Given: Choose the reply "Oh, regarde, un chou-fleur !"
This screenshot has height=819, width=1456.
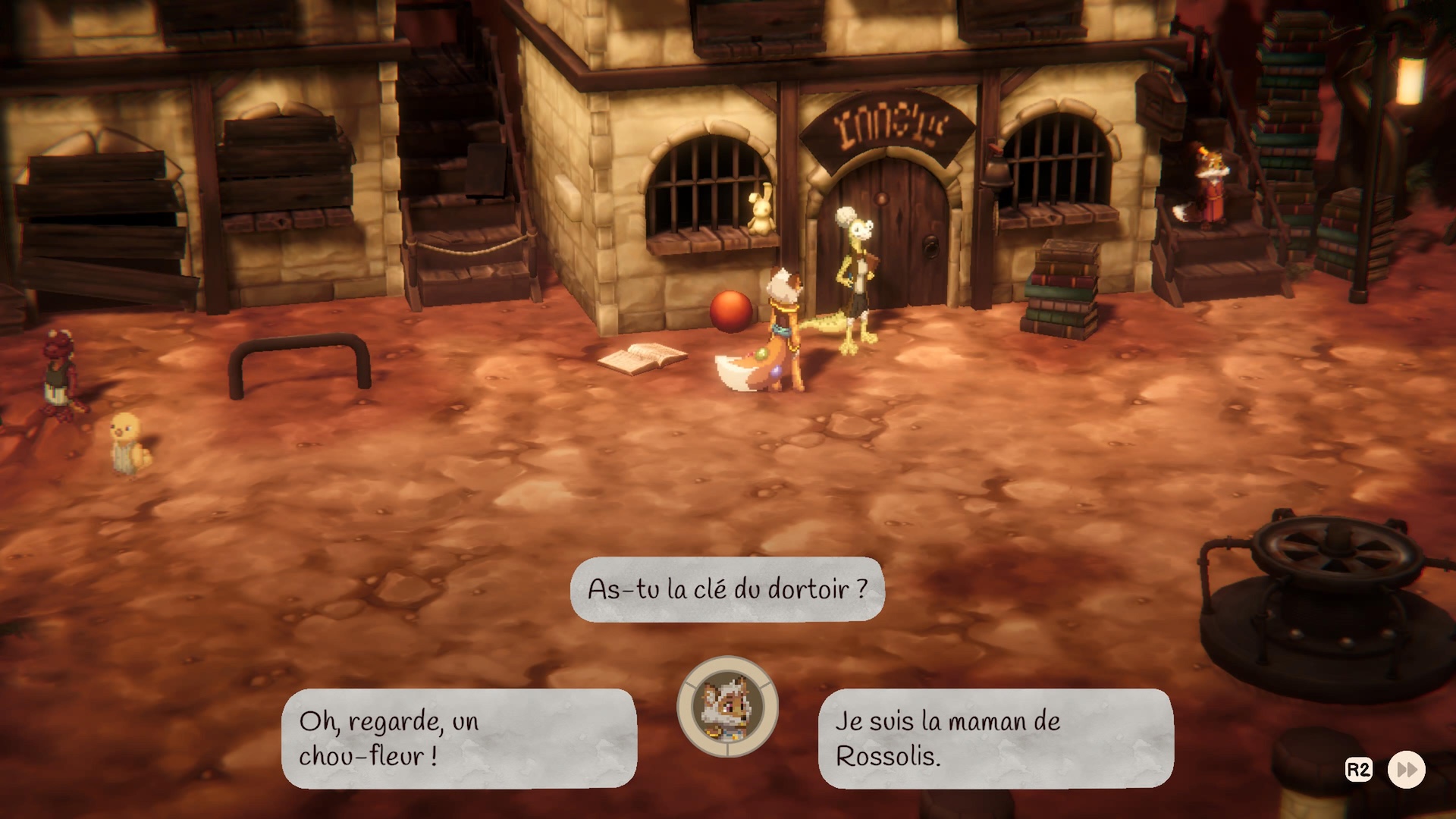Looking at the screenshot, I should click(459, 738).
